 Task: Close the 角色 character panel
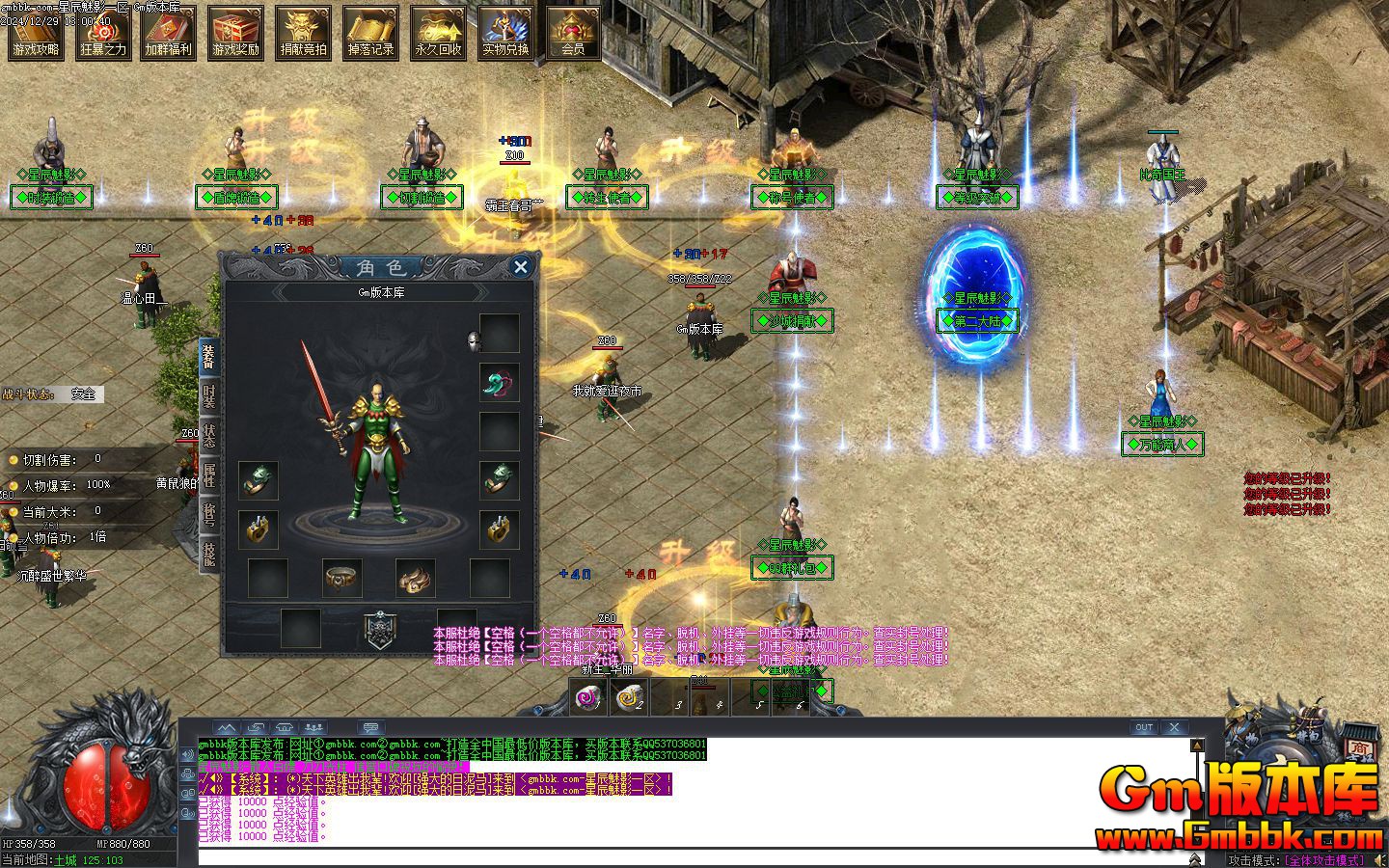pos(521,267)
